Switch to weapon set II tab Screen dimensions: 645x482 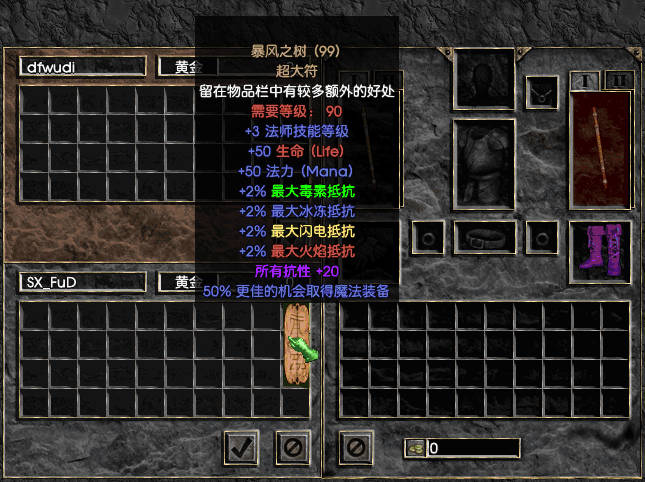[x=620, y=79]
